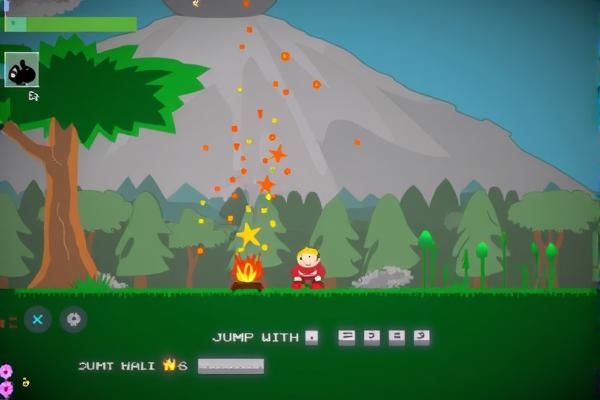Select the black creature portrait icon
The image size is (600, 400).
tap(22, 70)
